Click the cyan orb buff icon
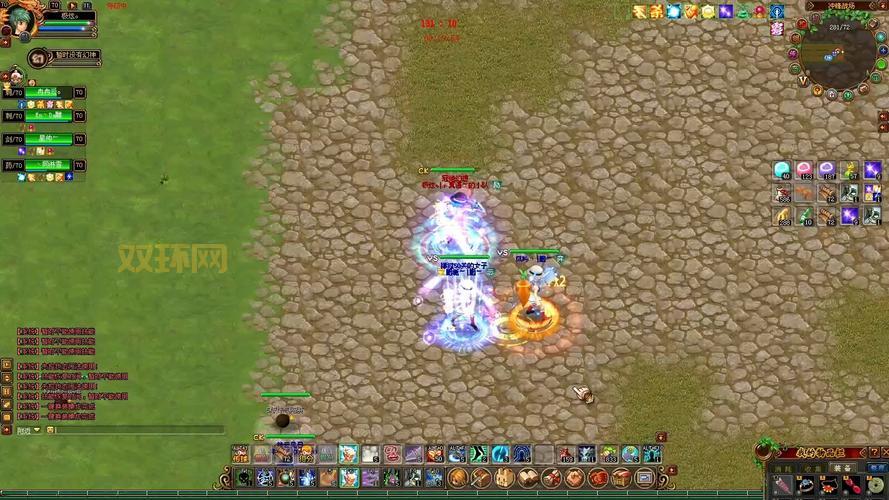The image size is (889, 500). click(674, 11)
